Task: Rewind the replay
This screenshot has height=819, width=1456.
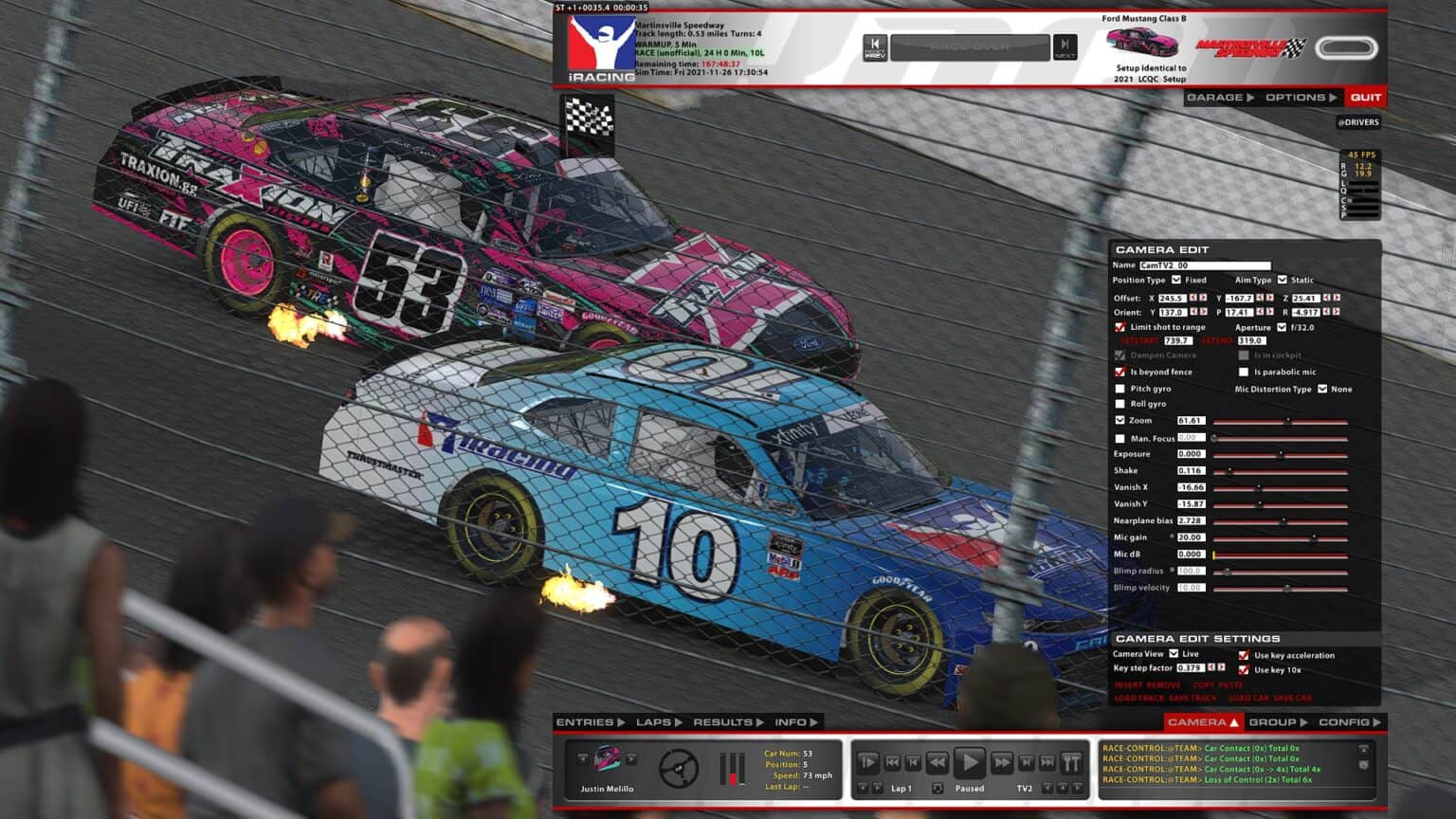Action: [x=937, y=763]
